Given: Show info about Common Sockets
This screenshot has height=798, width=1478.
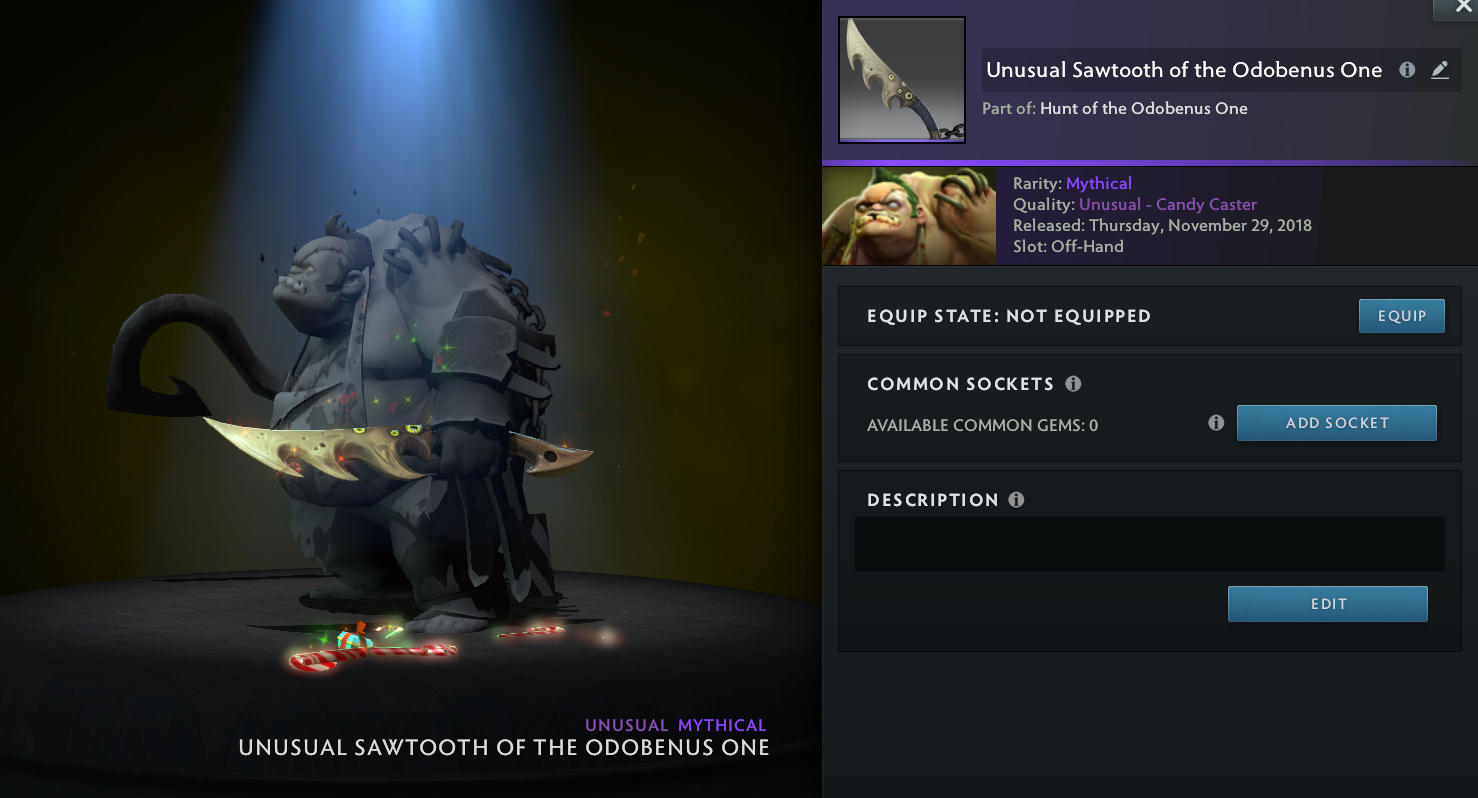Looking at the screenshot, I should coord(1073,384).
